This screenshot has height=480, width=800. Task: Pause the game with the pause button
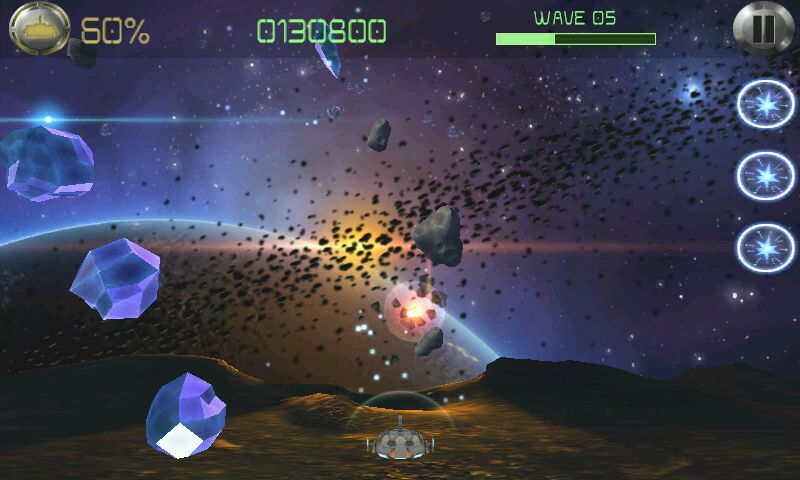[762, 28]
